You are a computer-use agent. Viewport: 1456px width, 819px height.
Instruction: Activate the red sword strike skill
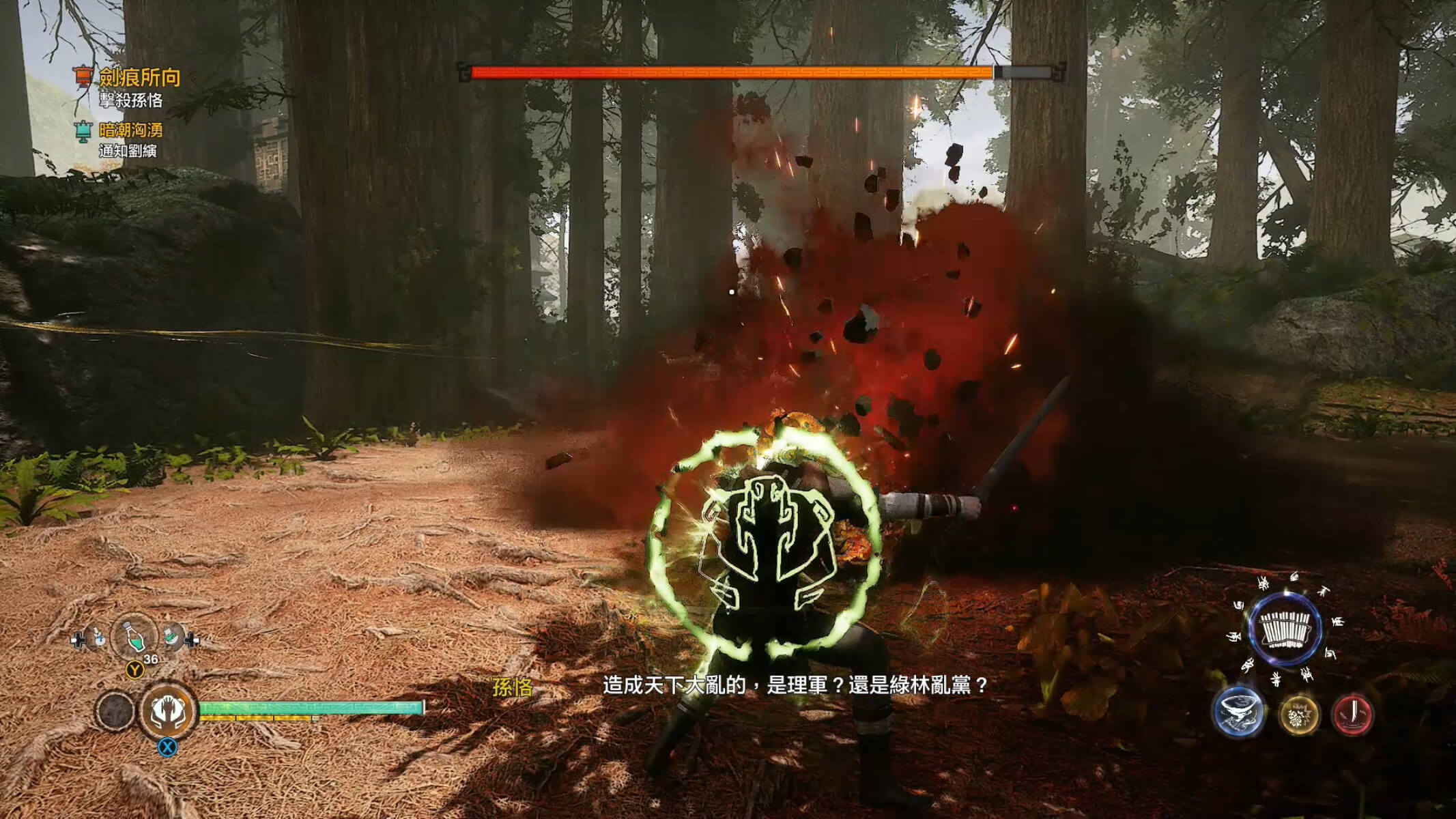pos(1352,714)
